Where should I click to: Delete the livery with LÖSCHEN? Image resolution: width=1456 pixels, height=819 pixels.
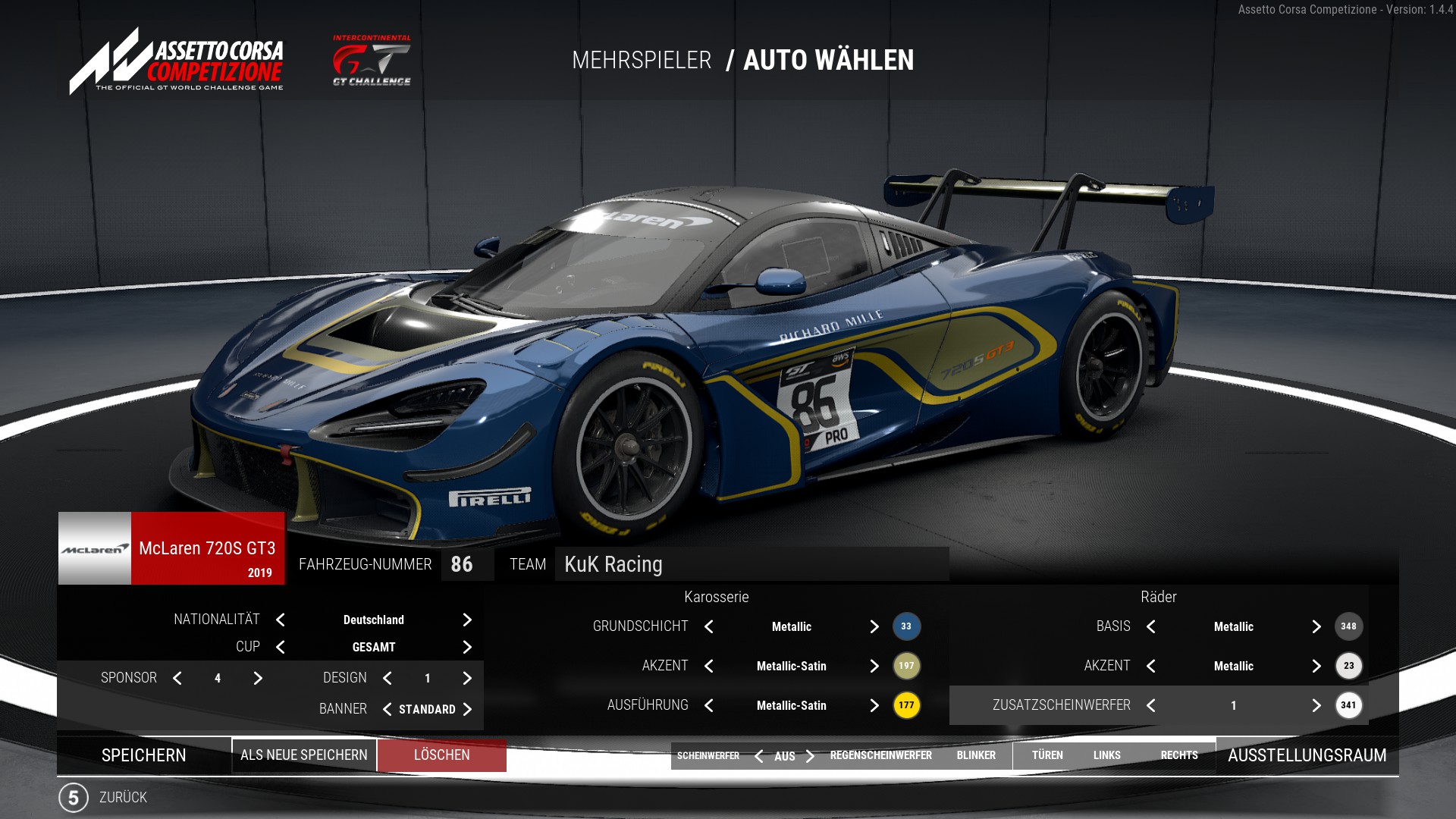(x=442, y=755)
